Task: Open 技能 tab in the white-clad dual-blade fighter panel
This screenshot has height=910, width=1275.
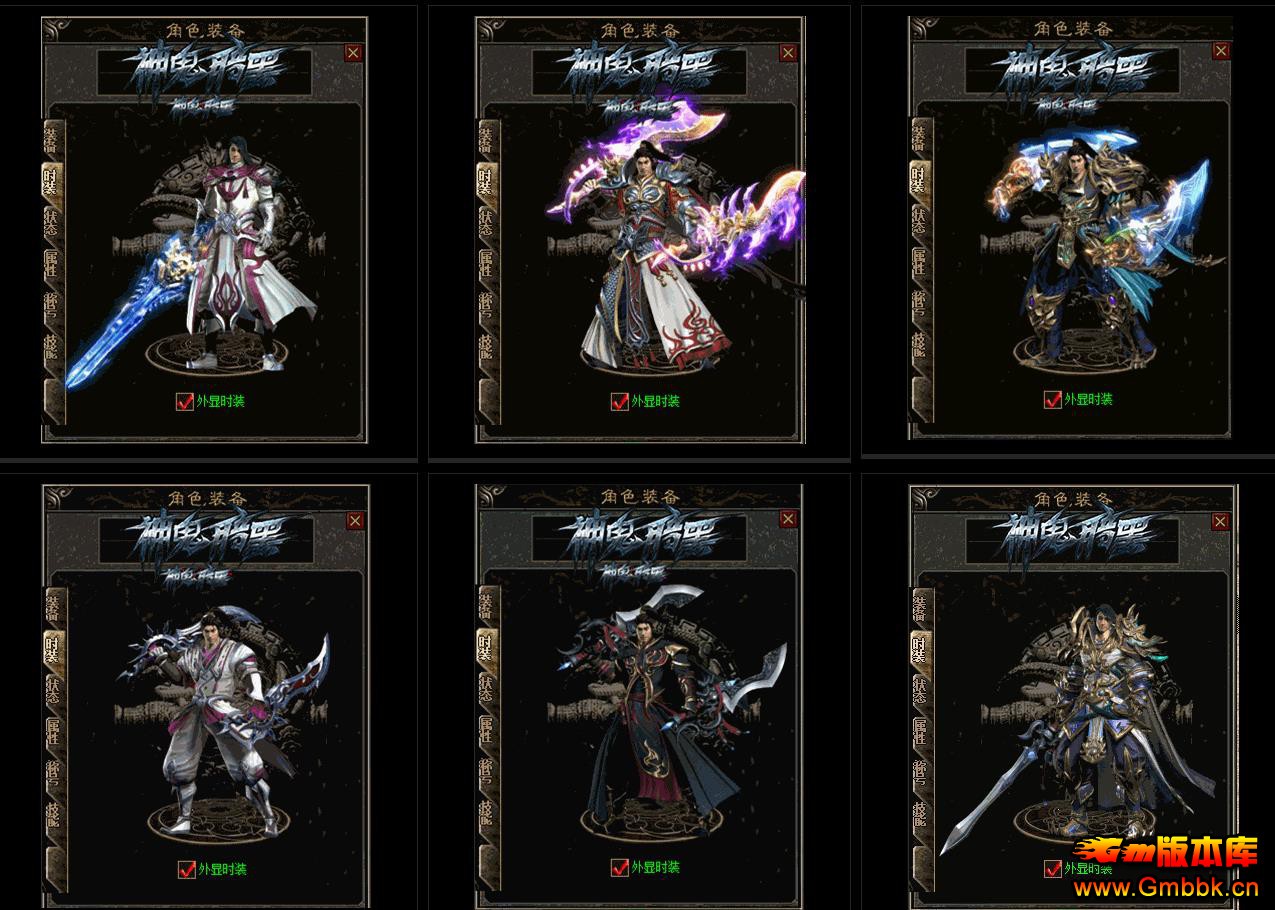Action: pyautogui.click(x=52, y=813)
